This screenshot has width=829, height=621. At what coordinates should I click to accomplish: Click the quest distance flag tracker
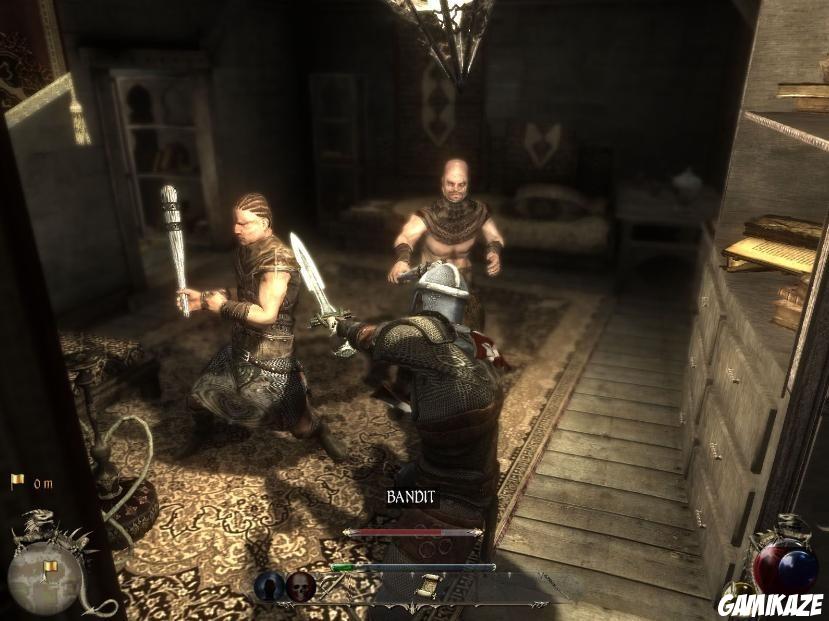17,482
